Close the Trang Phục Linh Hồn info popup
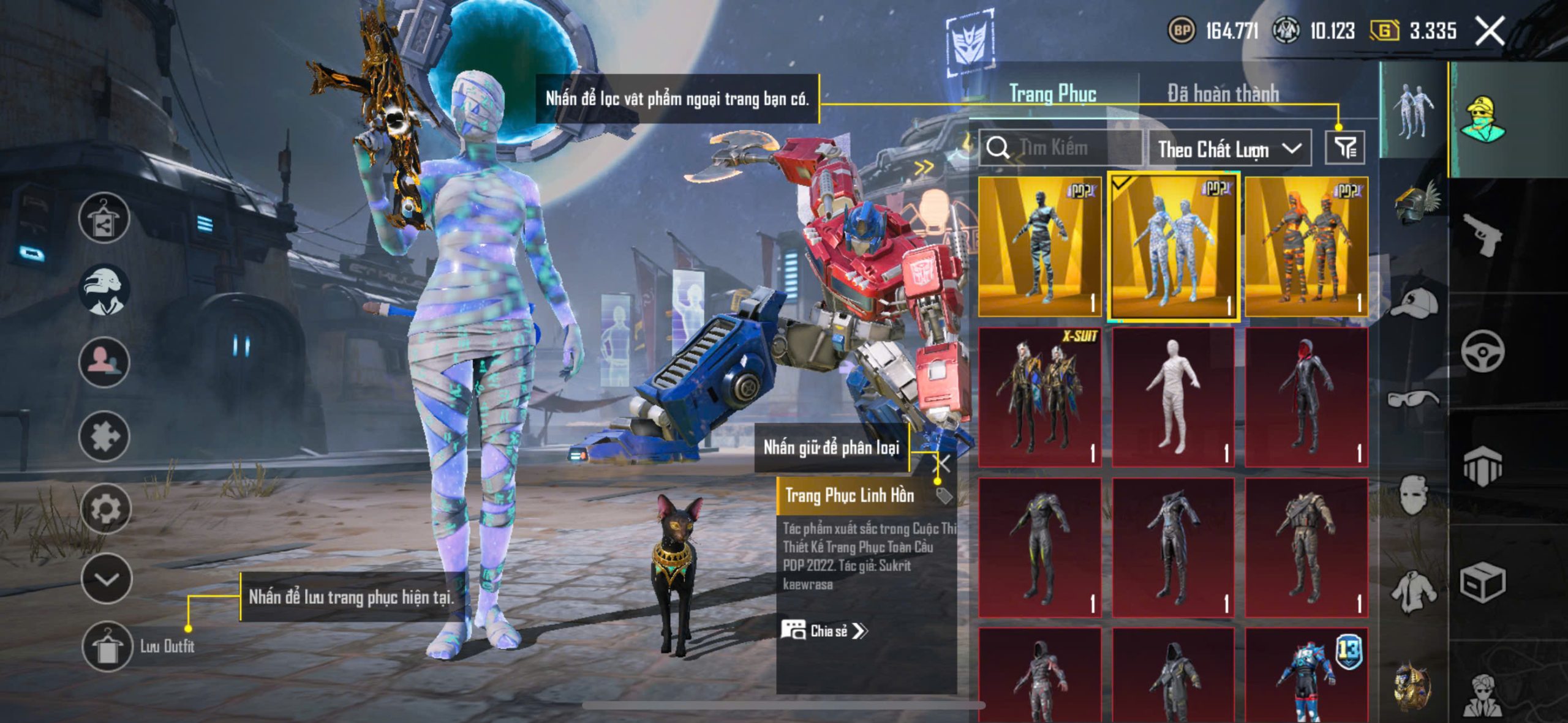 click(x=944, y=463)
